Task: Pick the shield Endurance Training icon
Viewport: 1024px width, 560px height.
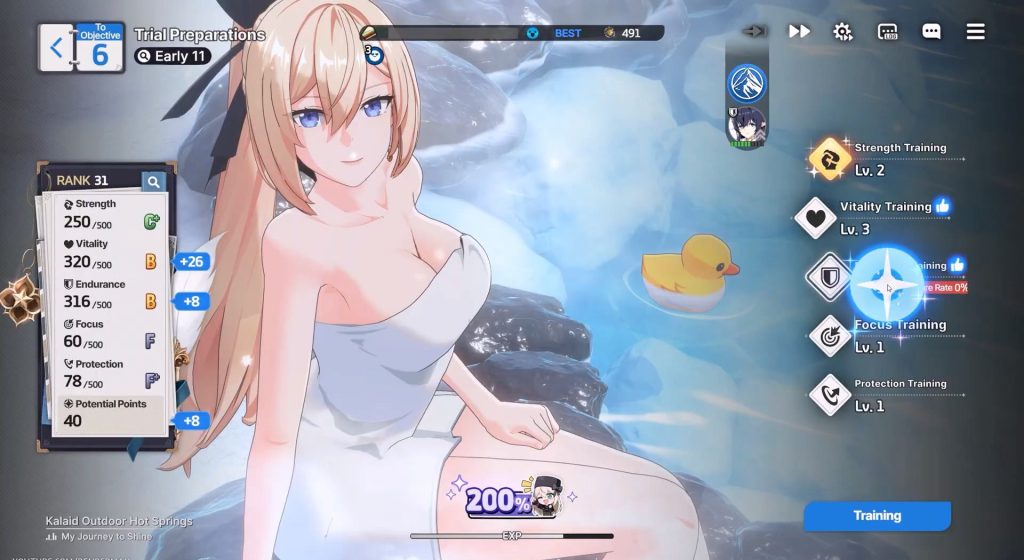Action: pyautogui.click(x=829, y=277)
